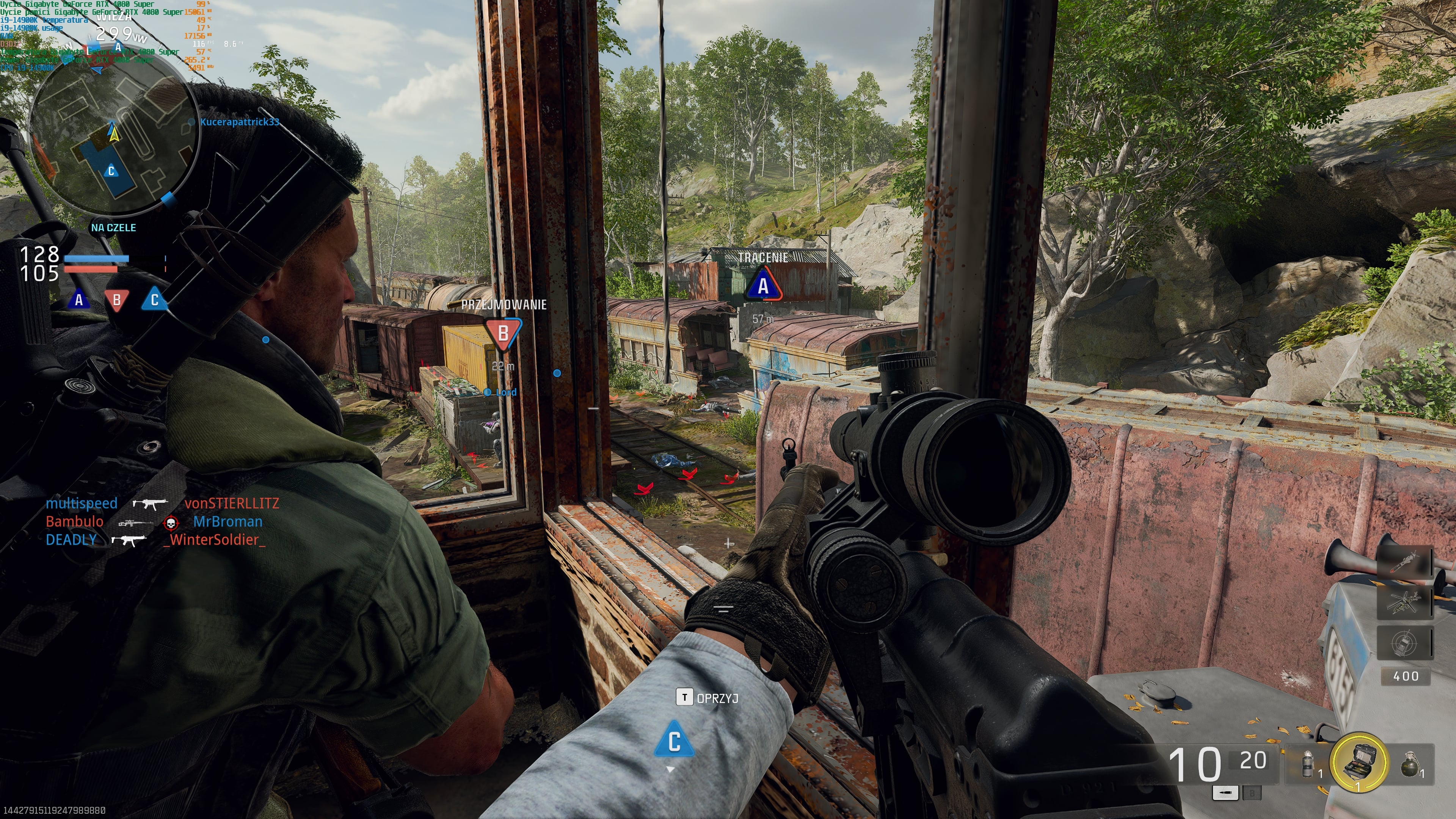The width and height of the screenshot is (1456, 819).
Task: Select the smoke canister tactical grenade slot
Action: tap(1307, 764)
